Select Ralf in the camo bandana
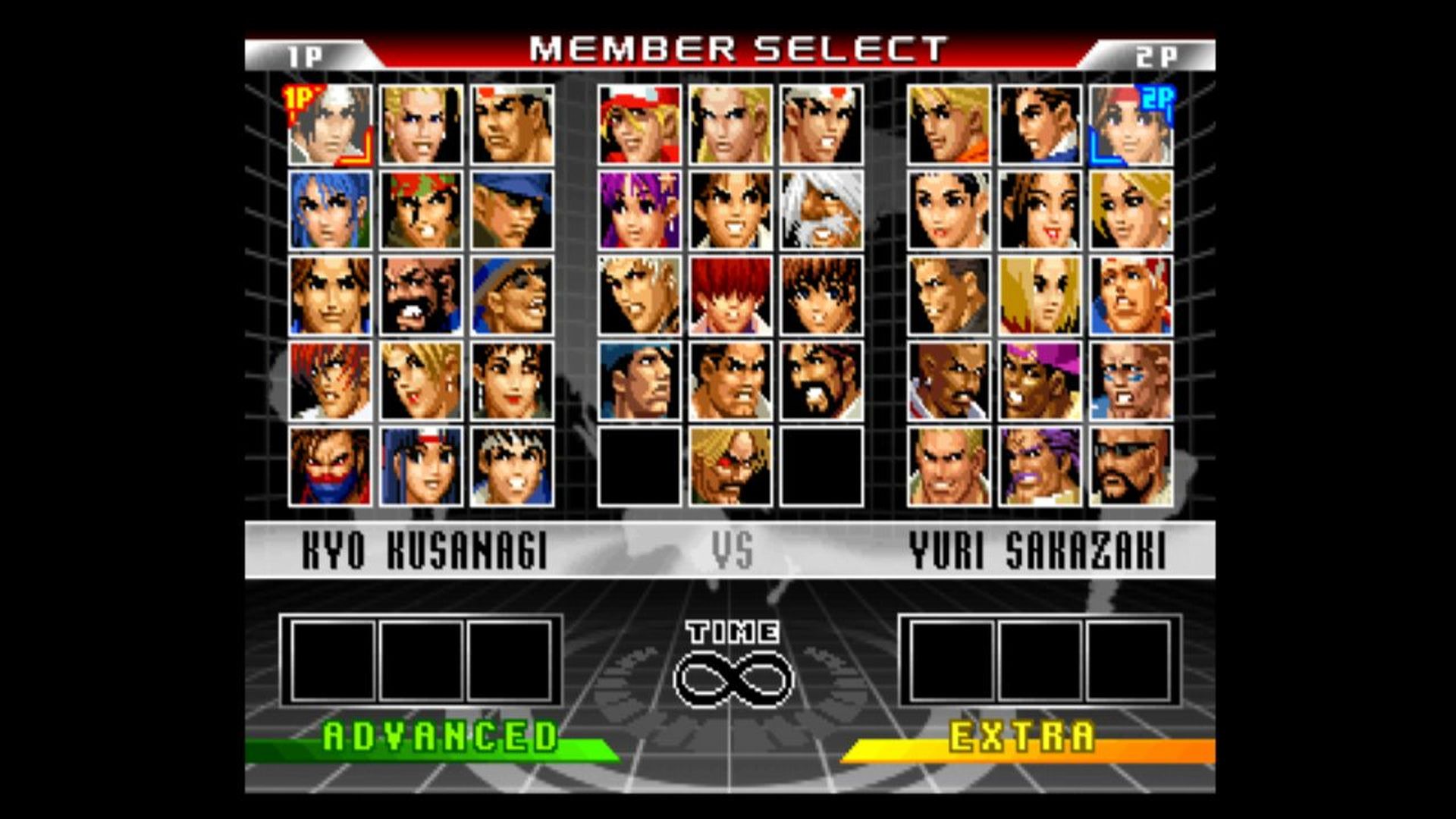 [x=421, y=210]
